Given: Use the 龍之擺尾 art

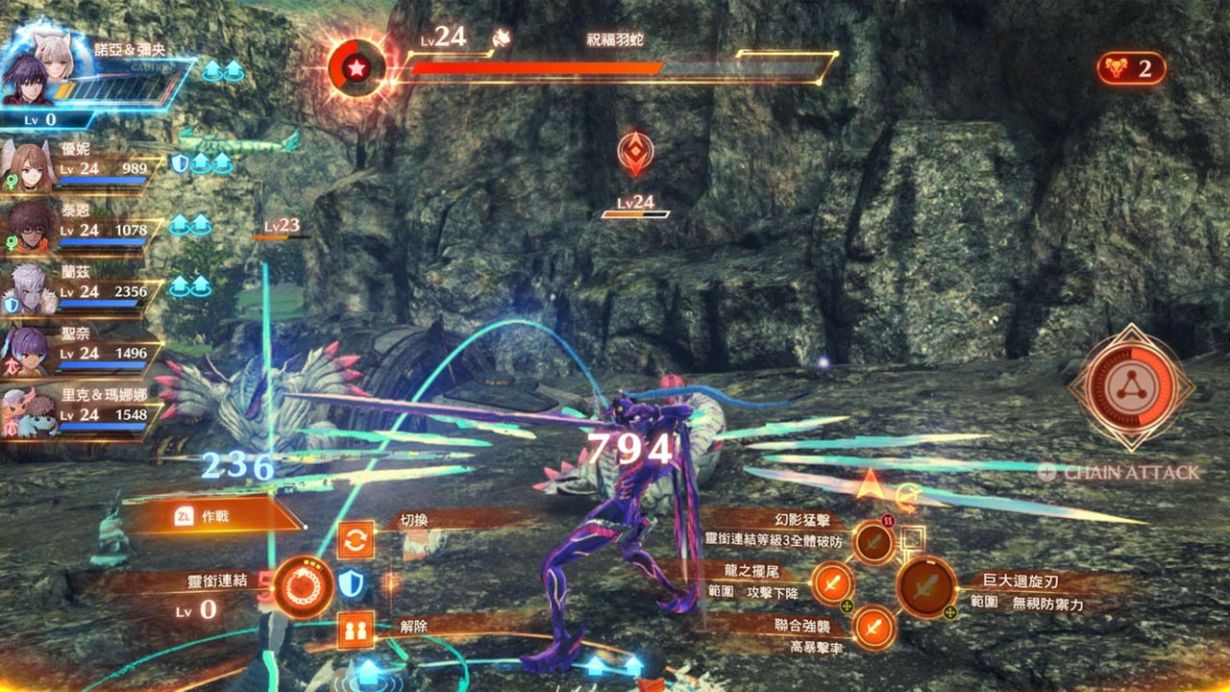Looking at the screenshot, I should click(x=832, y=582).
